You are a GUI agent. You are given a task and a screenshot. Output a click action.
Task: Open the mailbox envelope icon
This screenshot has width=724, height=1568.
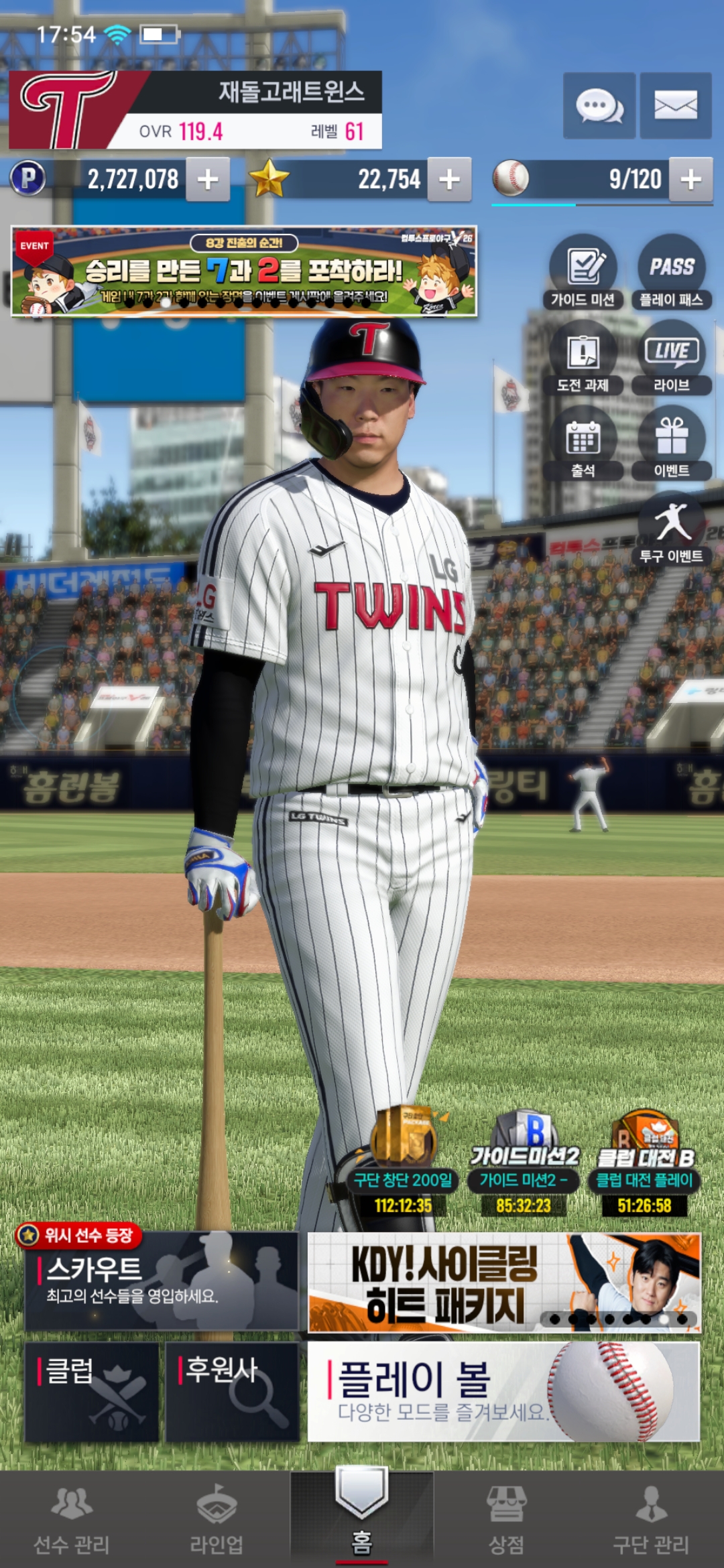(x=676, y=106)
